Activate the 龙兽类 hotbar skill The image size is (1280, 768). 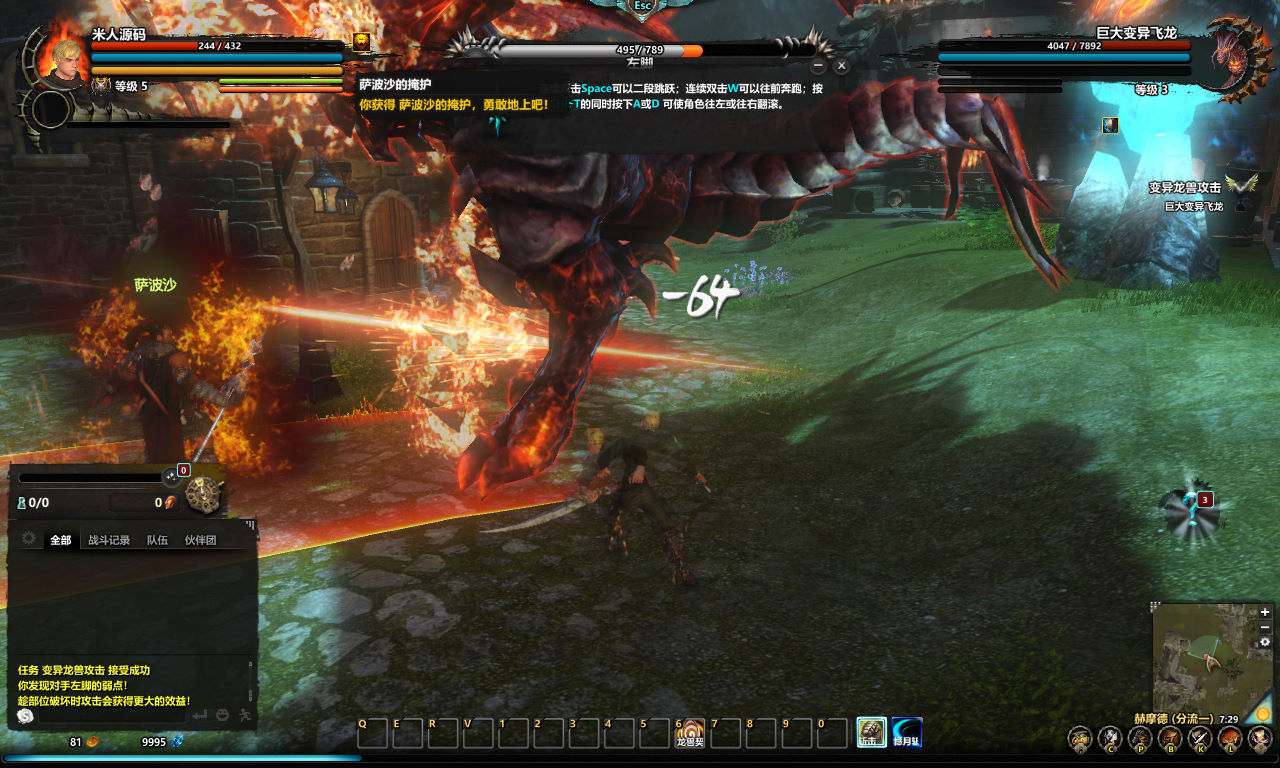(690, 734)
